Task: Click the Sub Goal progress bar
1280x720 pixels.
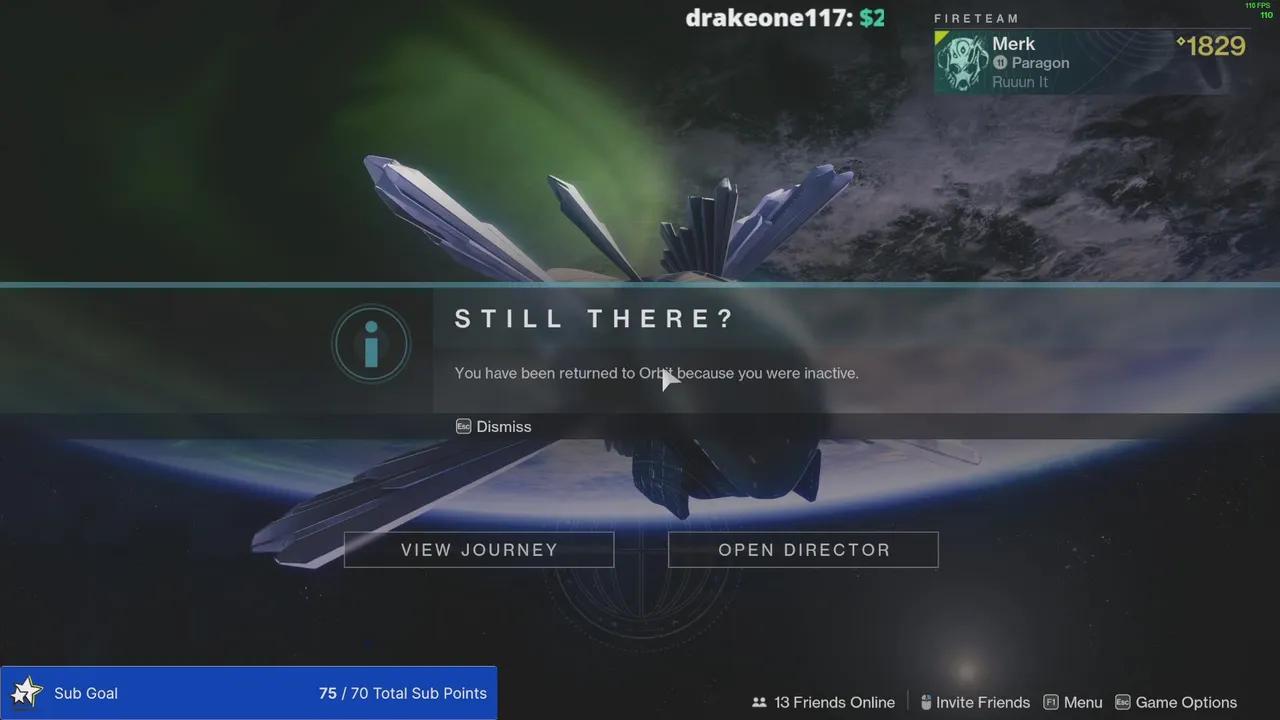Action: 248,693
